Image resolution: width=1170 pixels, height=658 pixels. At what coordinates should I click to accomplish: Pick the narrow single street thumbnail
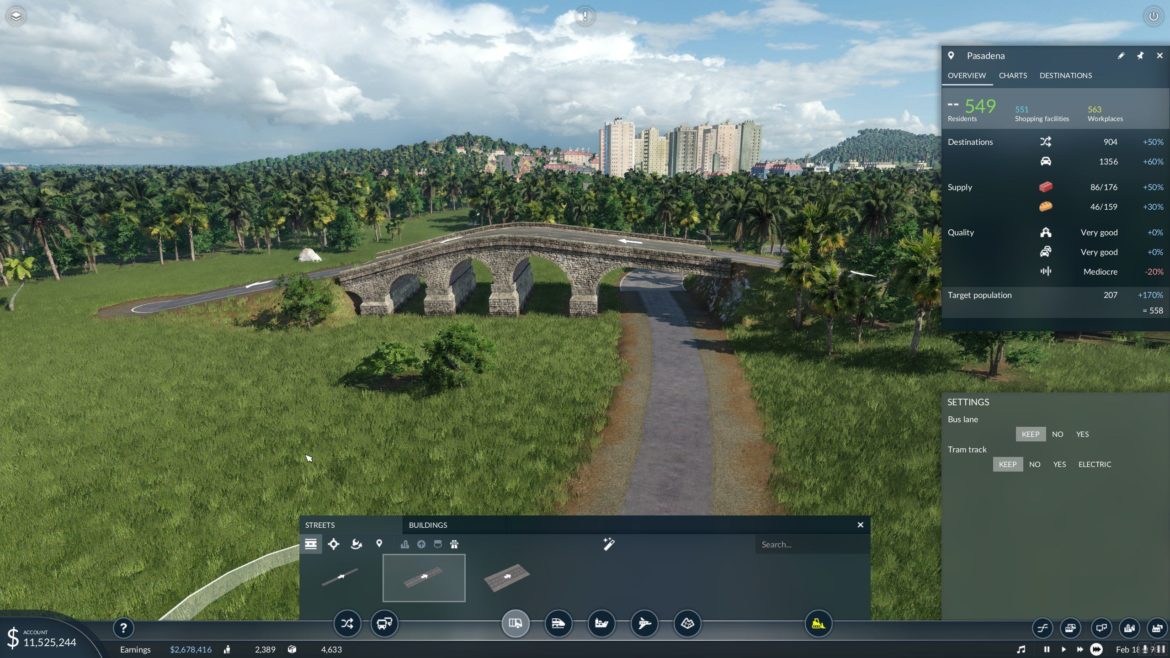pos(340,578)
